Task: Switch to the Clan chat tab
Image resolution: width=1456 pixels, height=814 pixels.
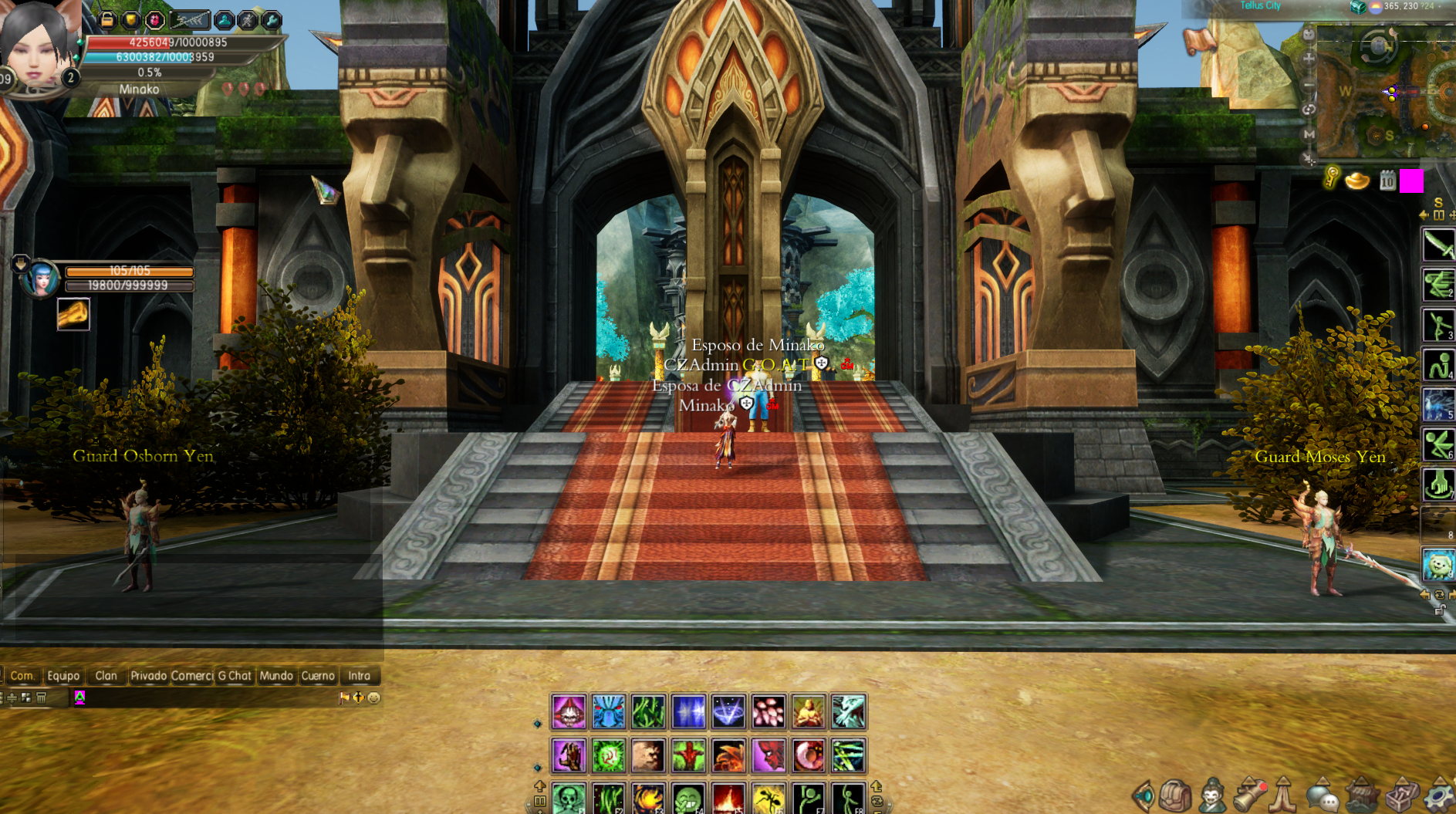Action: 106,676
